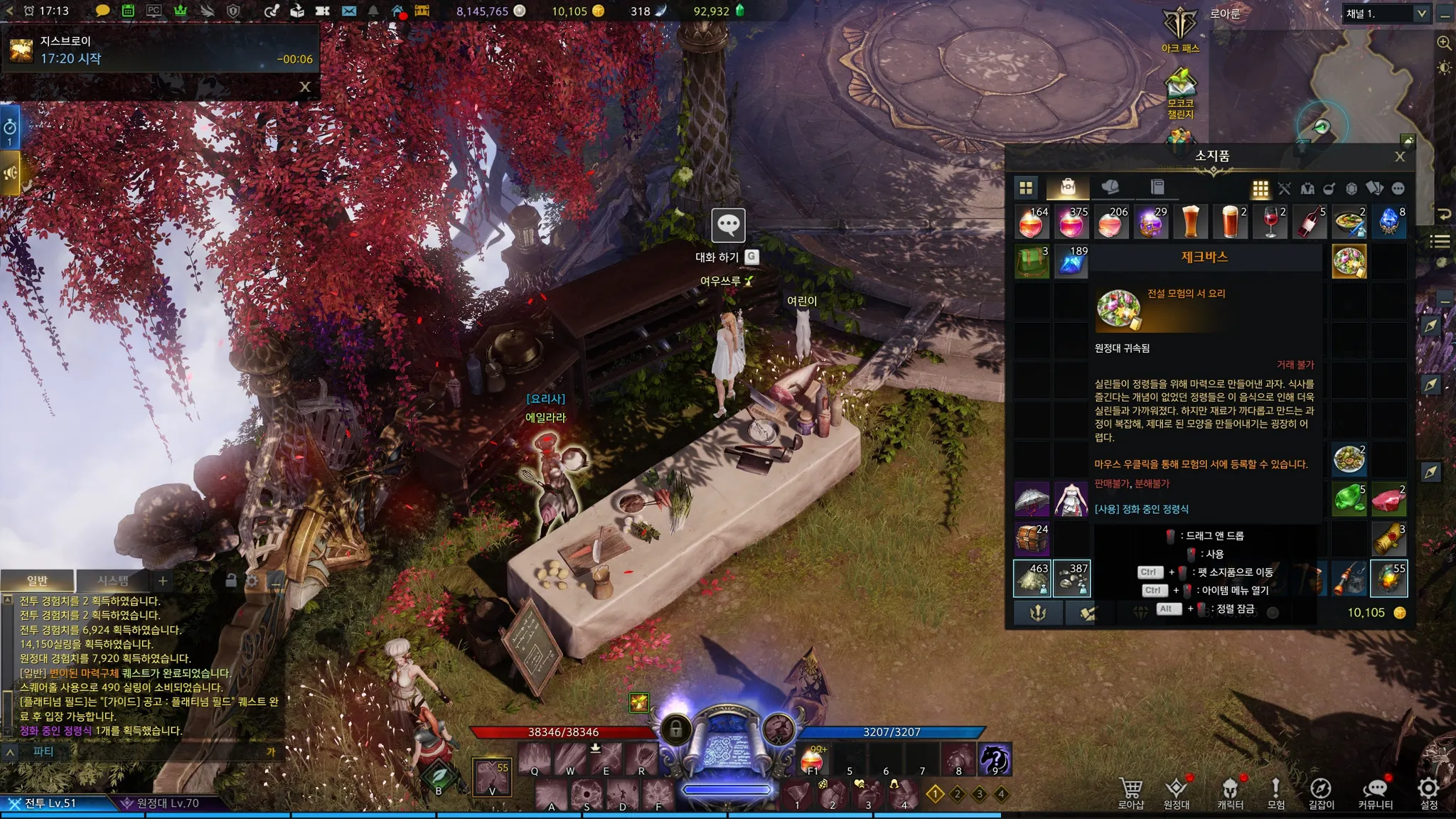The height and width of the screenshot is (819, 1456).
Task: Open the 모험 menu
Action: [1275, 792]
